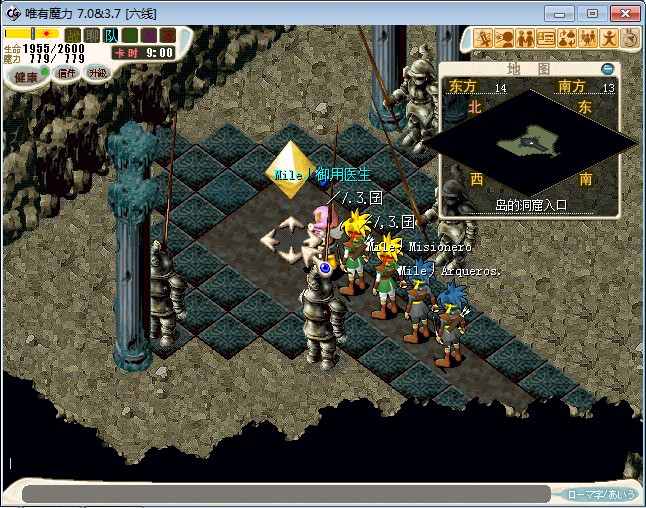Toggle the ローマ字/あいう input mode button
646x508 pixels.
click(x=601, y=494)
